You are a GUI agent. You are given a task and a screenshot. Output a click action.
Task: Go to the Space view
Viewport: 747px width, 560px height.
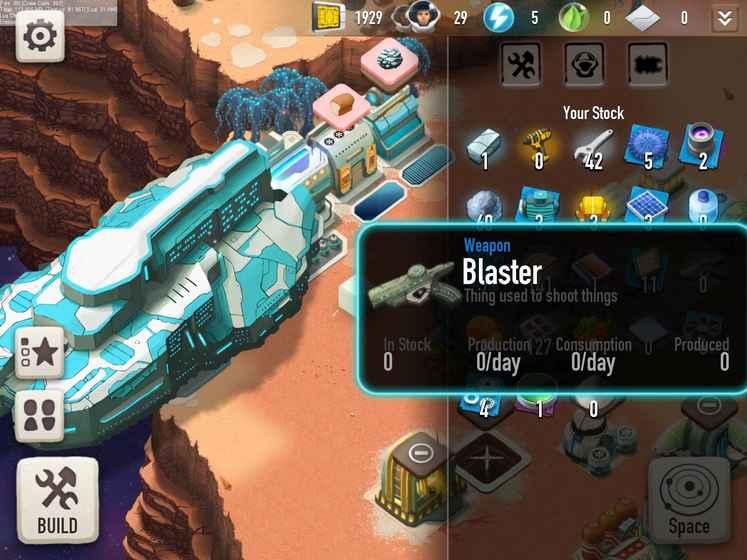tap(688, 500)
